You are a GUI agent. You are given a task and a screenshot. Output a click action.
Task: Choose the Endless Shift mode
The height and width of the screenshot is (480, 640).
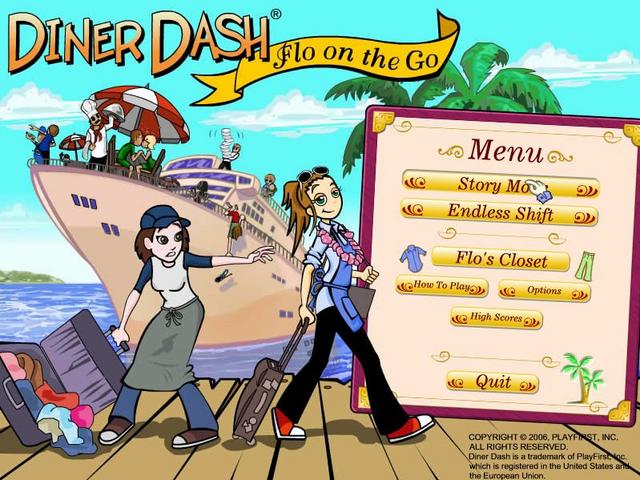(x=500, y=213)
